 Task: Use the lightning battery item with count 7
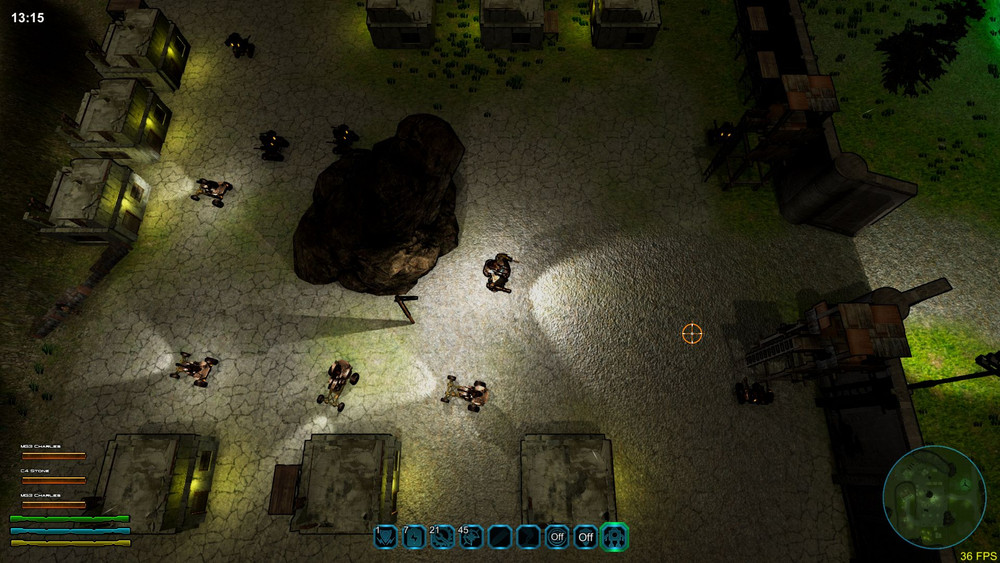414,537
